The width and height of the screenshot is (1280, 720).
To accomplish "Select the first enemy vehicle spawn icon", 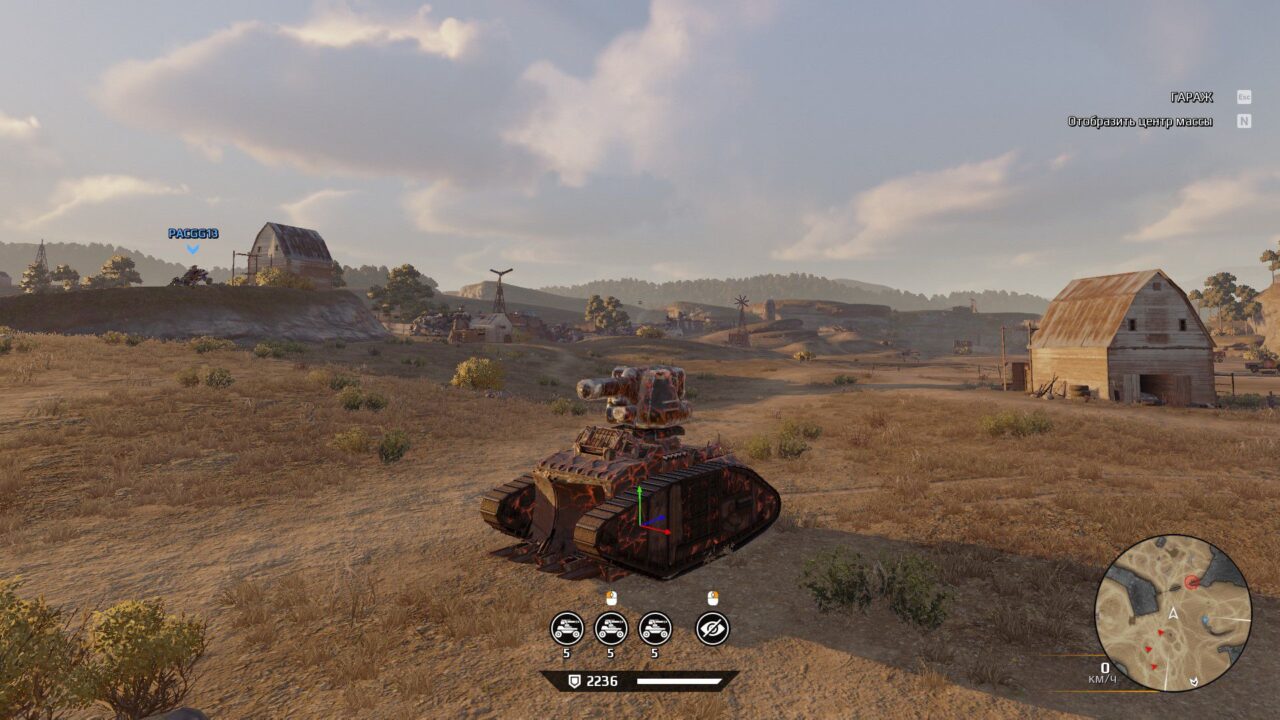I will [566, 628].
